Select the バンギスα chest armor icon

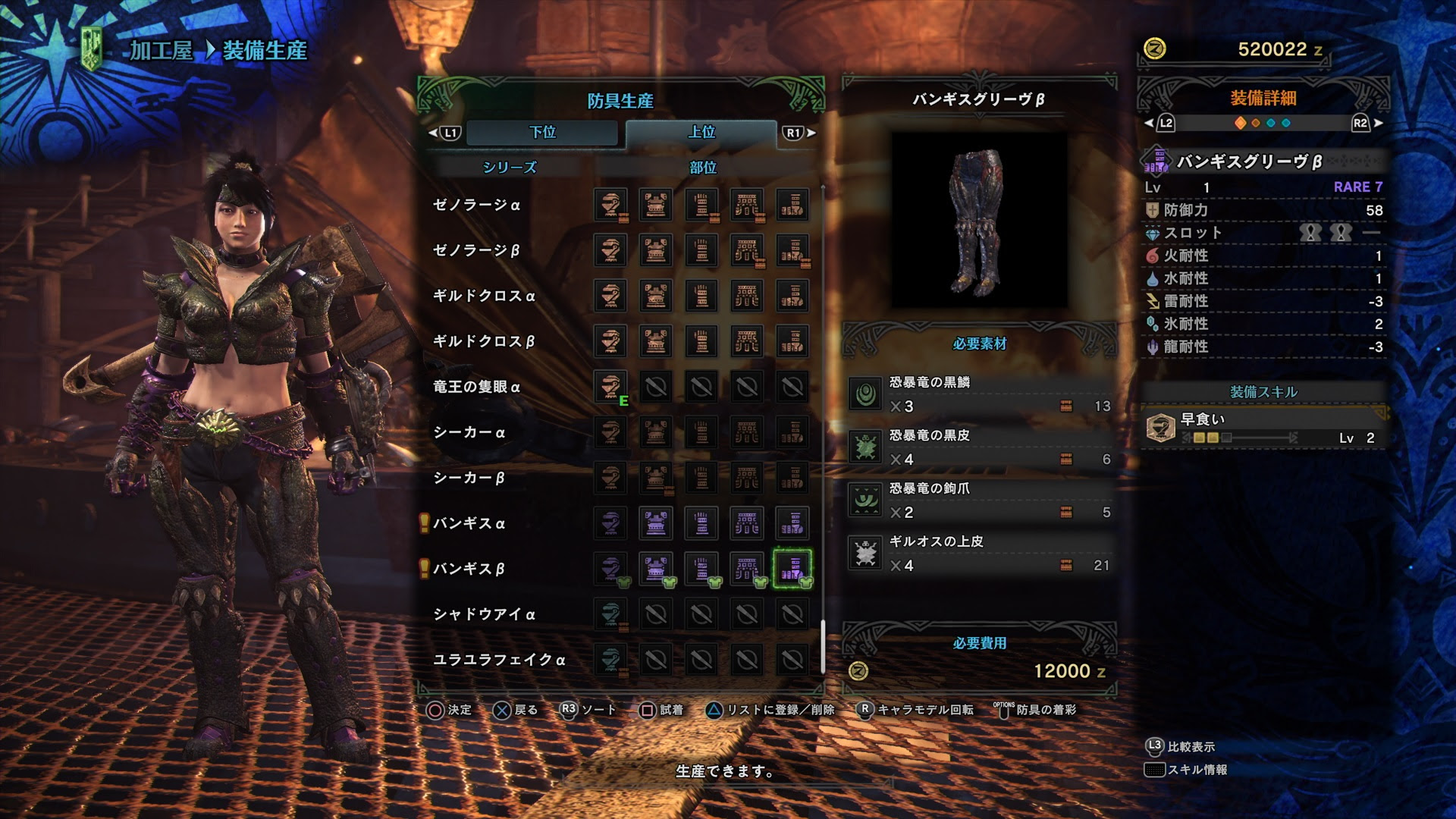[x=655, y=524]
